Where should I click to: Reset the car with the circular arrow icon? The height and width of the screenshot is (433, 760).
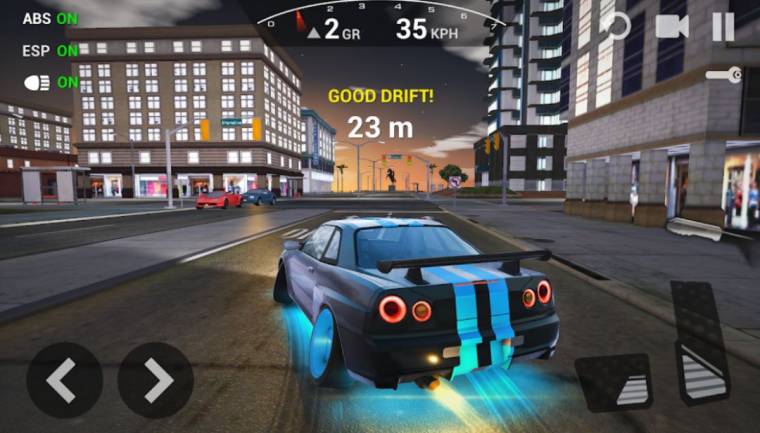(x=617, y=26)
